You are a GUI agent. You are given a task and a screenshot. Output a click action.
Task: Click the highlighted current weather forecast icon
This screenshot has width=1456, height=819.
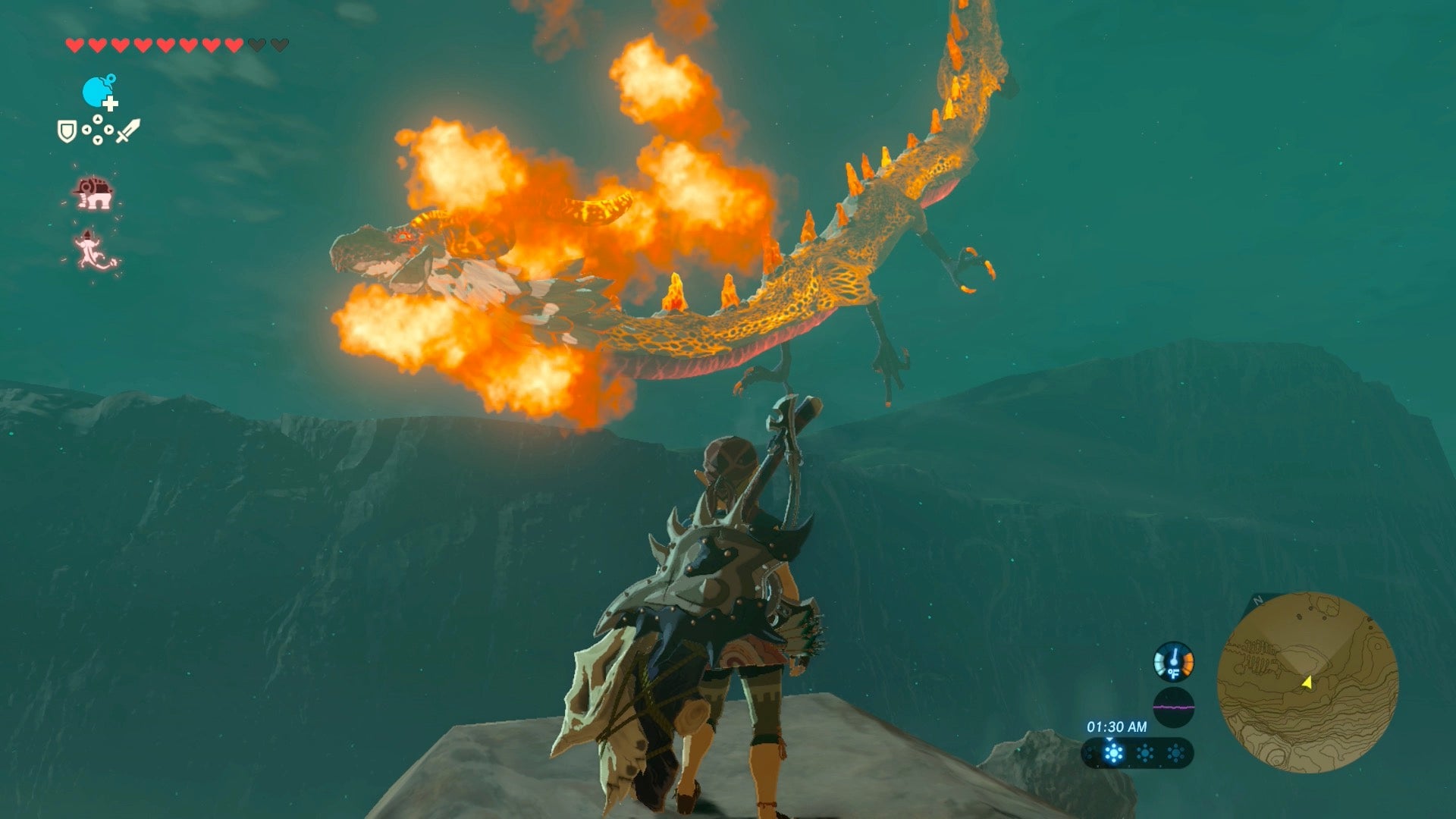tap(1113, 753)
